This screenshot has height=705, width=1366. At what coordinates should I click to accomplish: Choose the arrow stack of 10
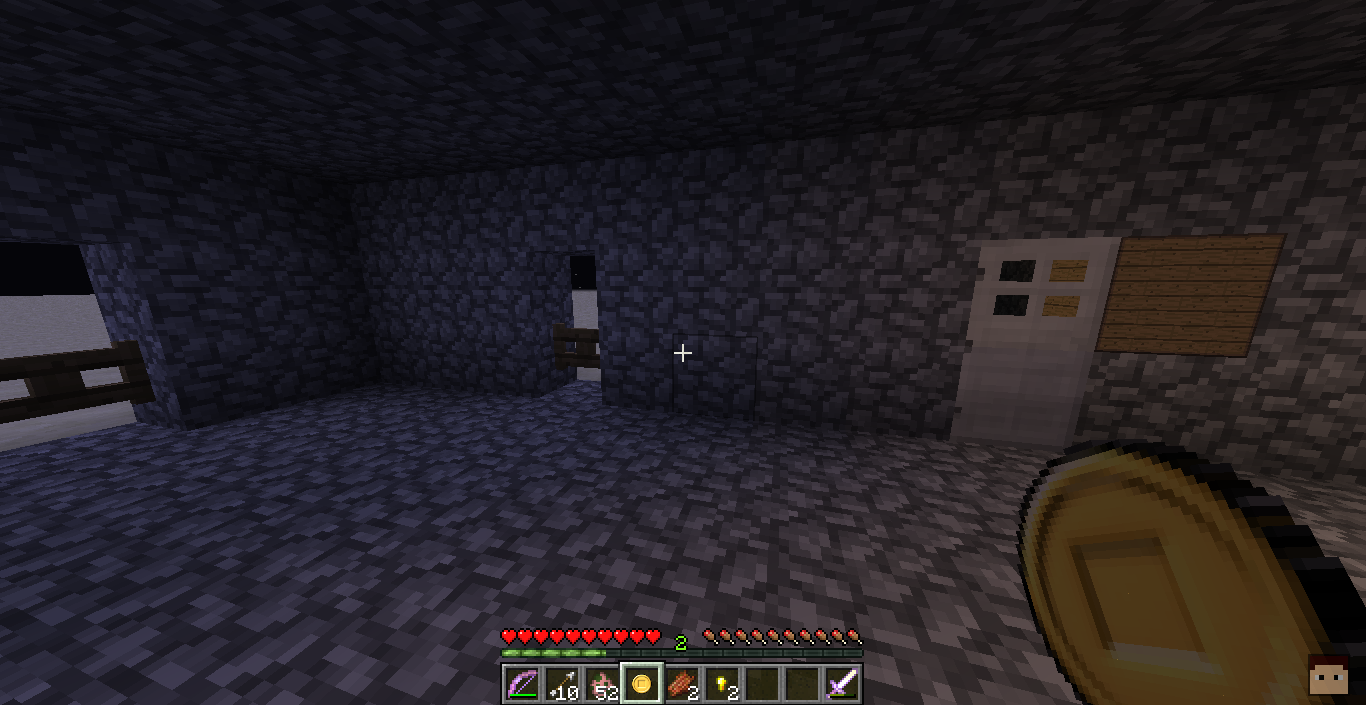(561, 684)
